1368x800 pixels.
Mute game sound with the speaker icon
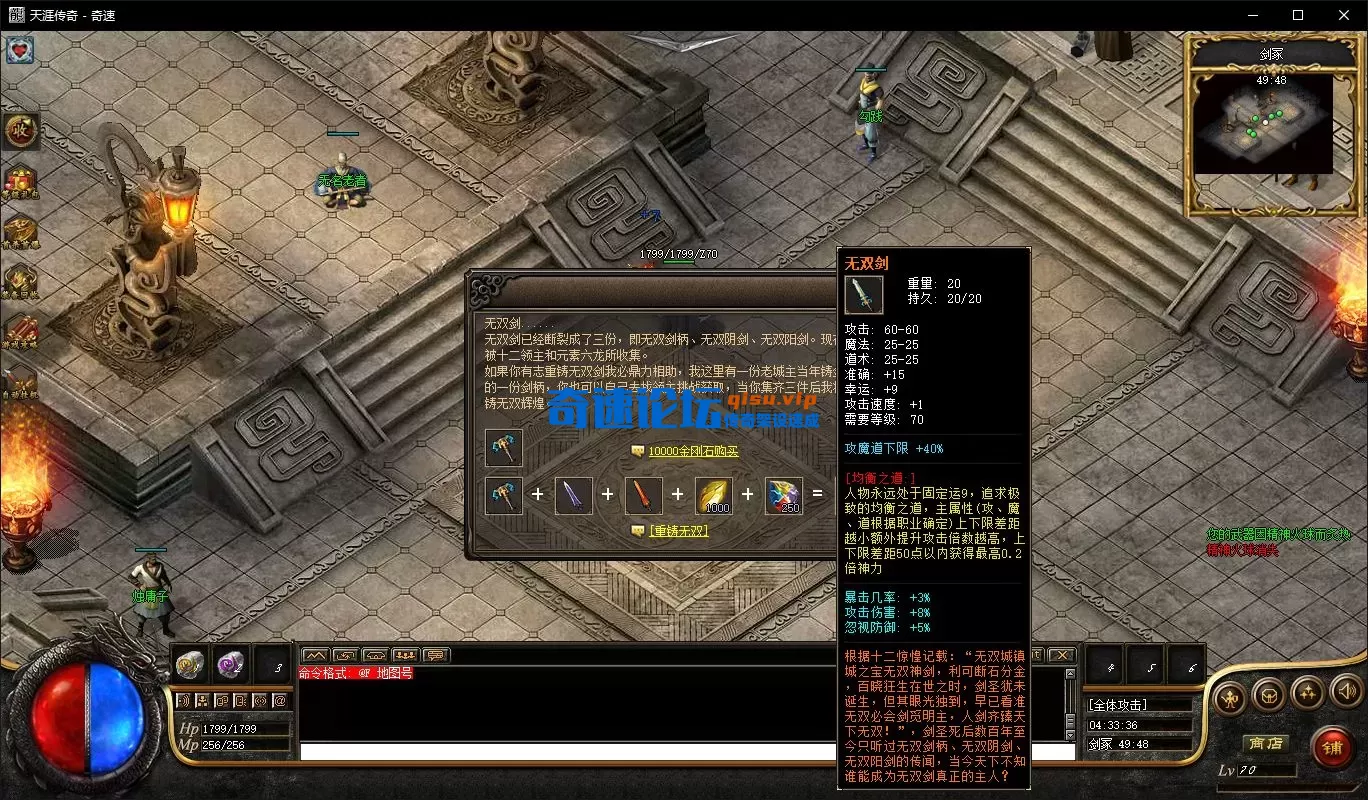pyautogui.click(x=1345, y=691)
